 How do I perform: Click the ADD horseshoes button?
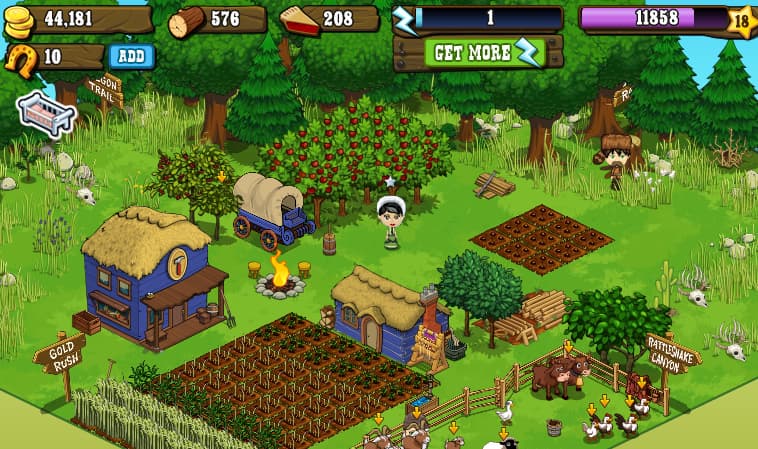pos(131,56)
